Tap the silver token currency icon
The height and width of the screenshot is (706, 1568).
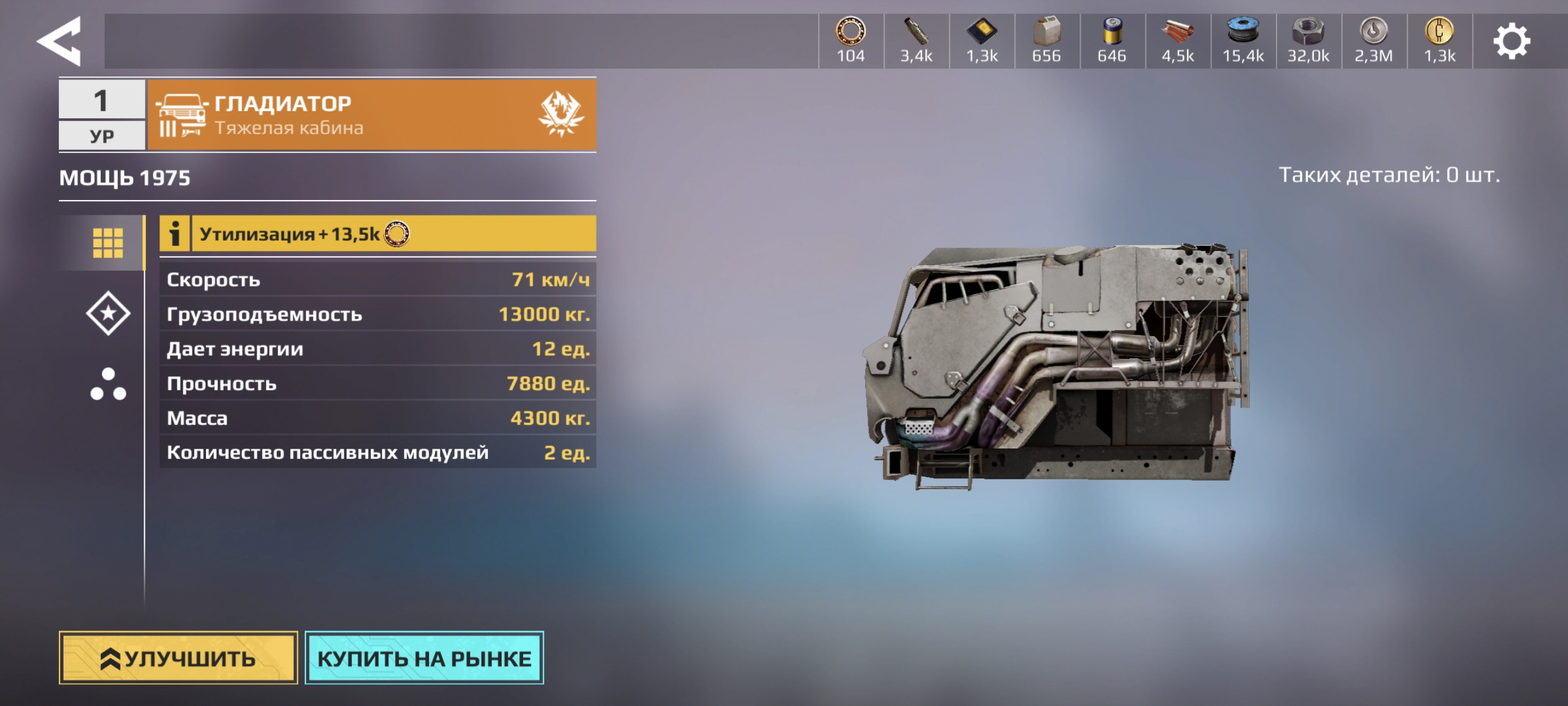click(1373, 32)
